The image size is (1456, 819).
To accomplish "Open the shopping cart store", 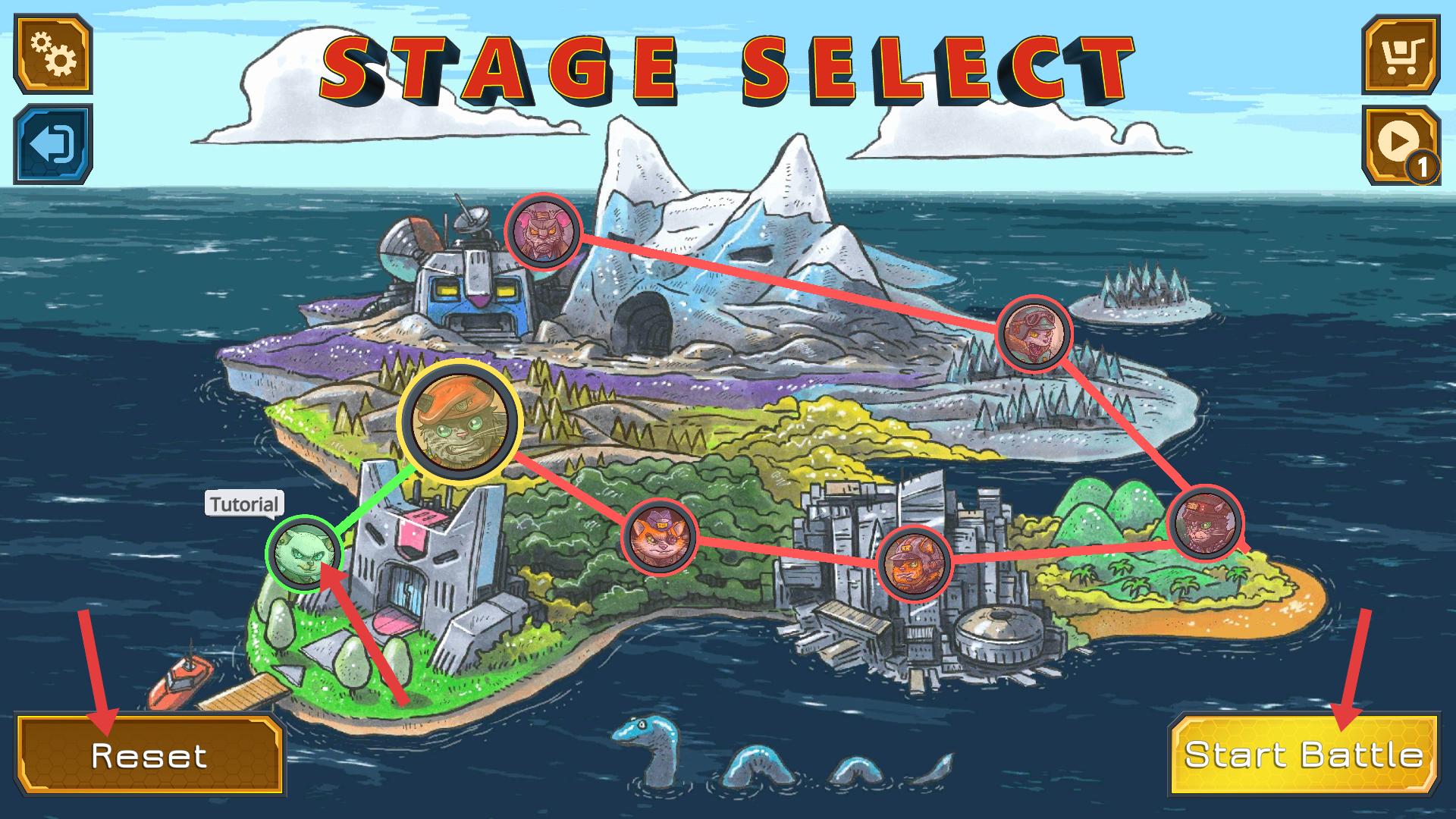I will 1400,53.
